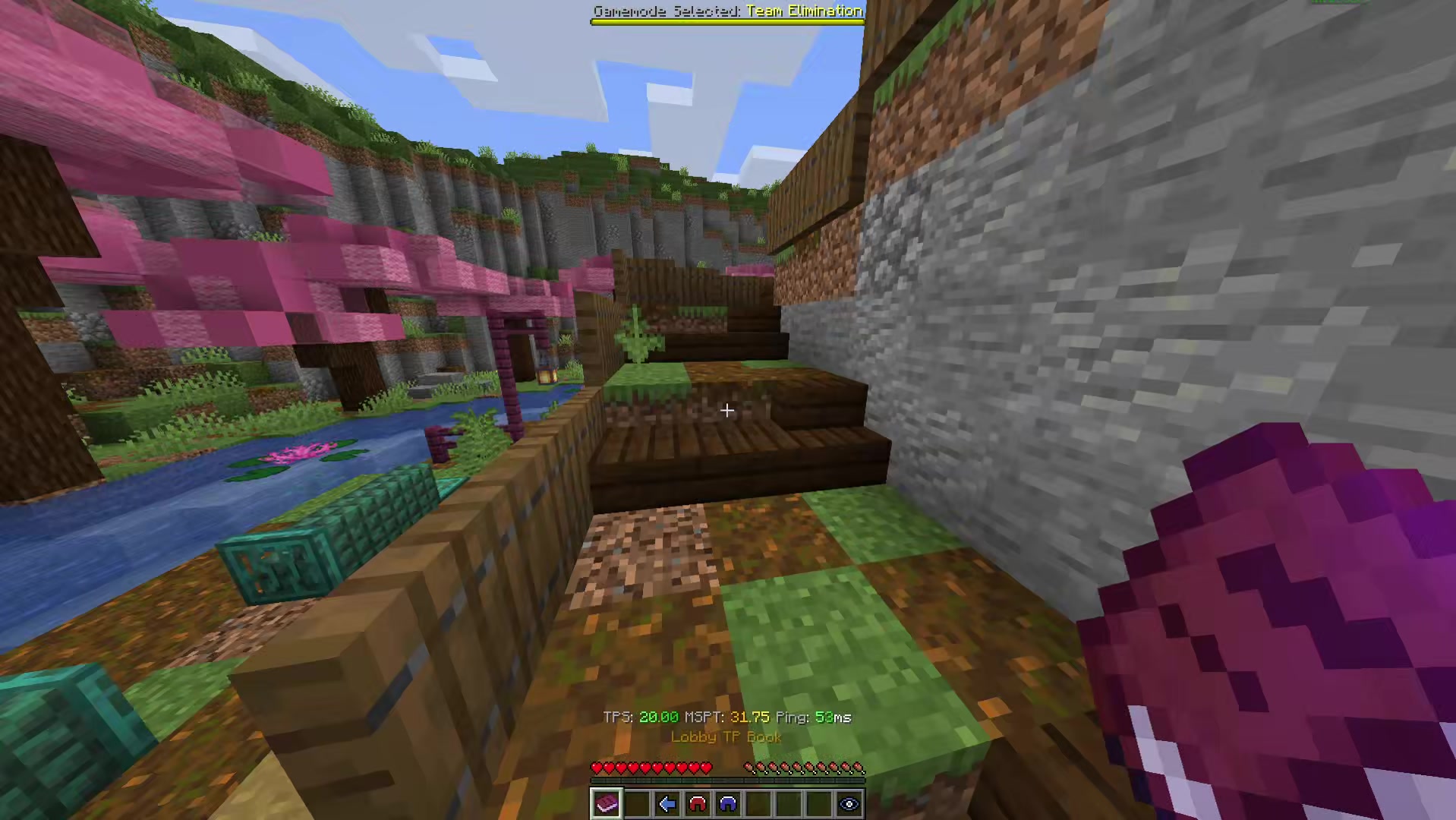Click the Lobby TP Book label text

click(x=726, y=736)
